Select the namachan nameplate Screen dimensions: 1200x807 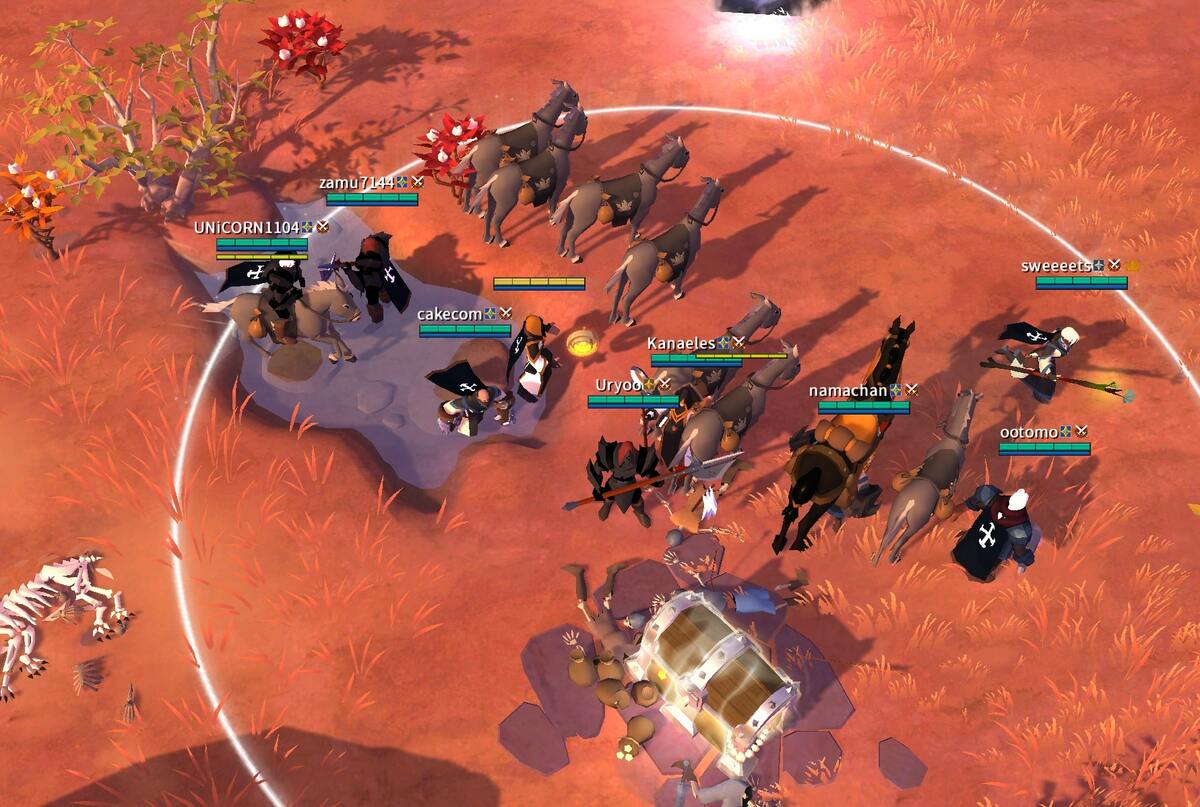click(x=848, y=390)
